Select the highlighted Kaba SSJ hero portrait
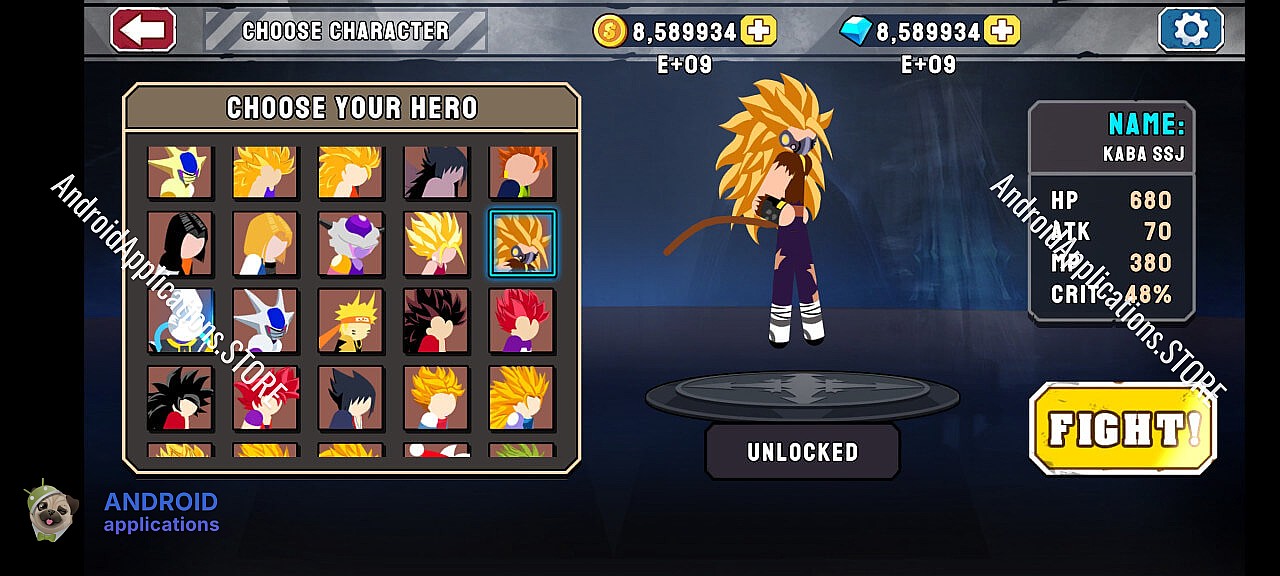 (522, 243)
